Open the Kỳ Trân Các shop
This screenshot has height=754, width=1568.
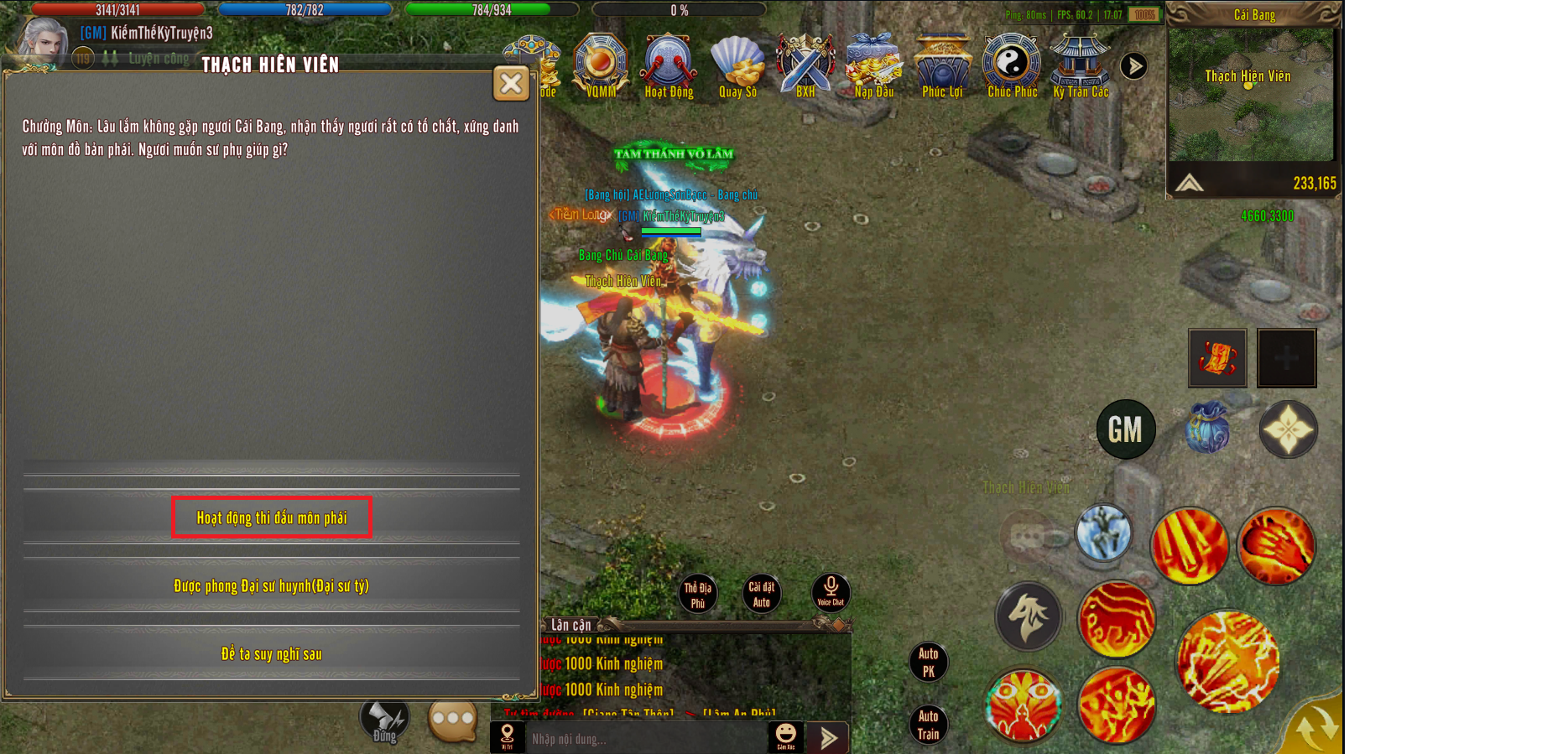point(1081,65)
